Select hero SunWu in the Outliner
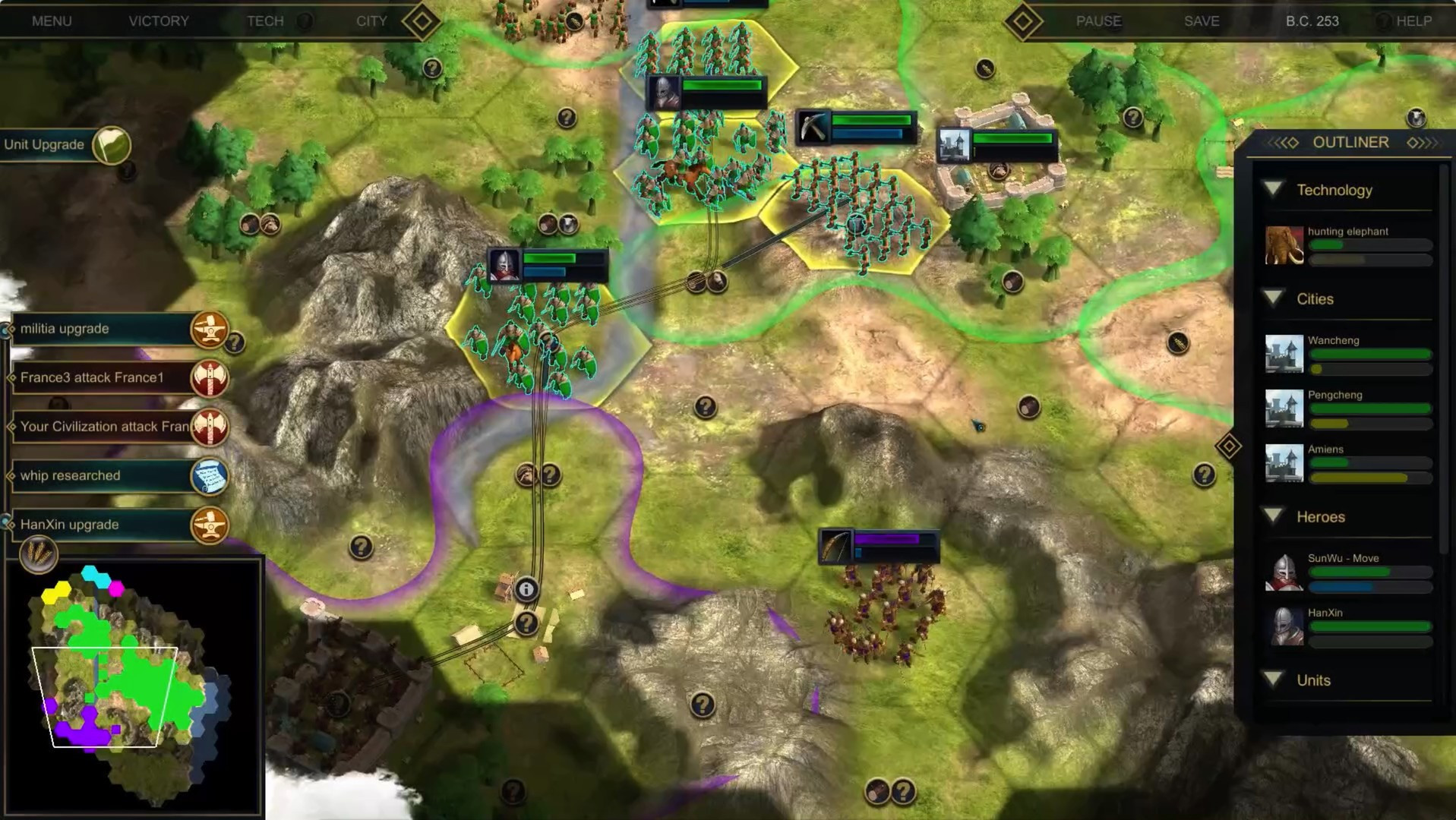Screen dimensions: 1456x820 1348,572
